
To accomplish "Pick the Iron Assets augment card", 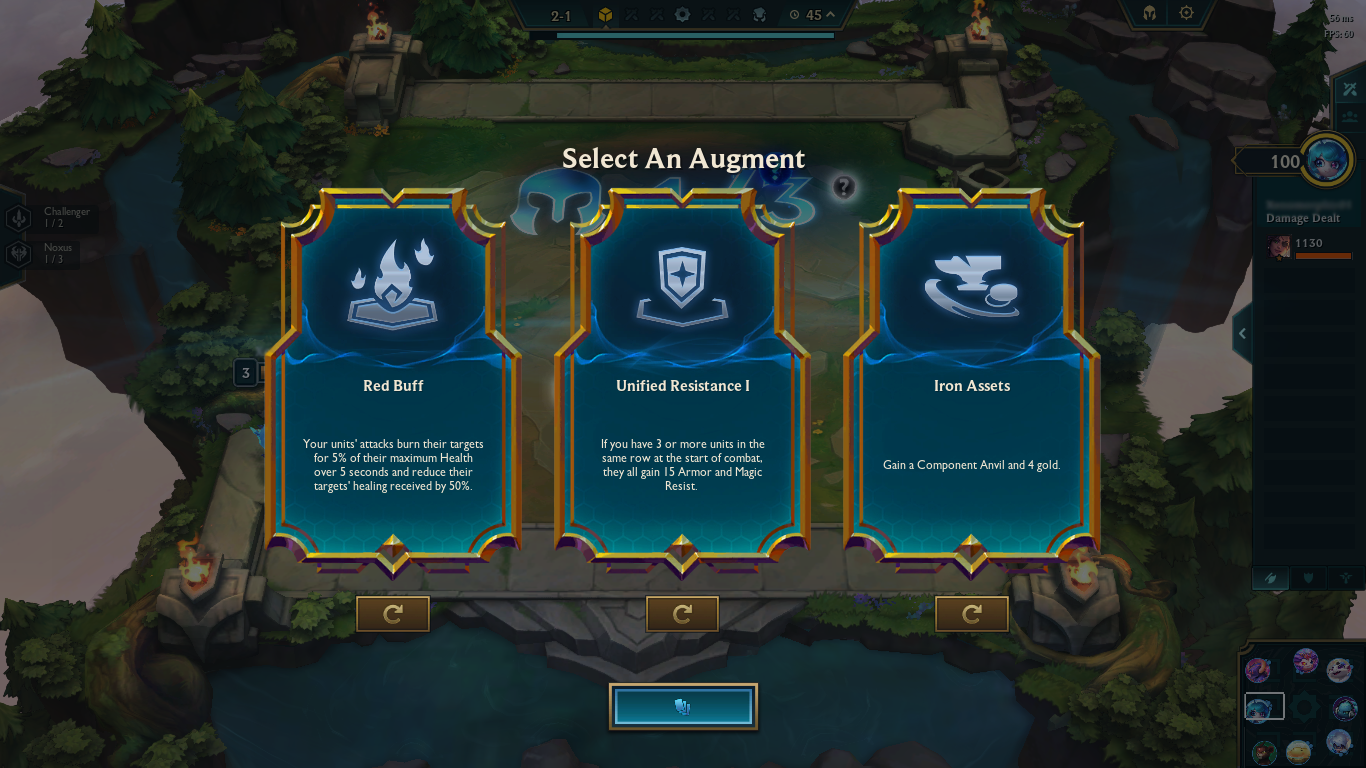I will coord(971,380).
